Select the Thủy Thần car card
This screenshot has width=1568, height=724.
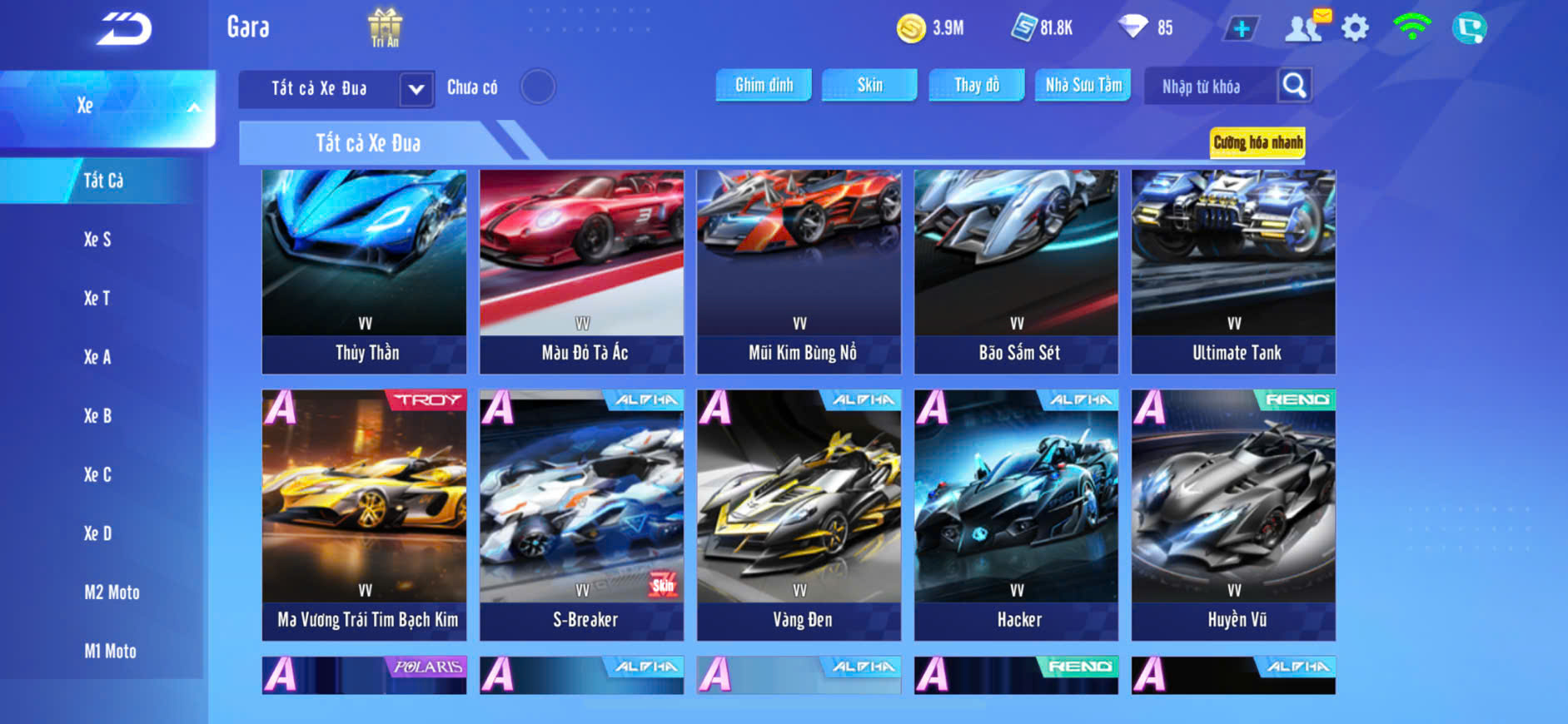tap(365, 271)
